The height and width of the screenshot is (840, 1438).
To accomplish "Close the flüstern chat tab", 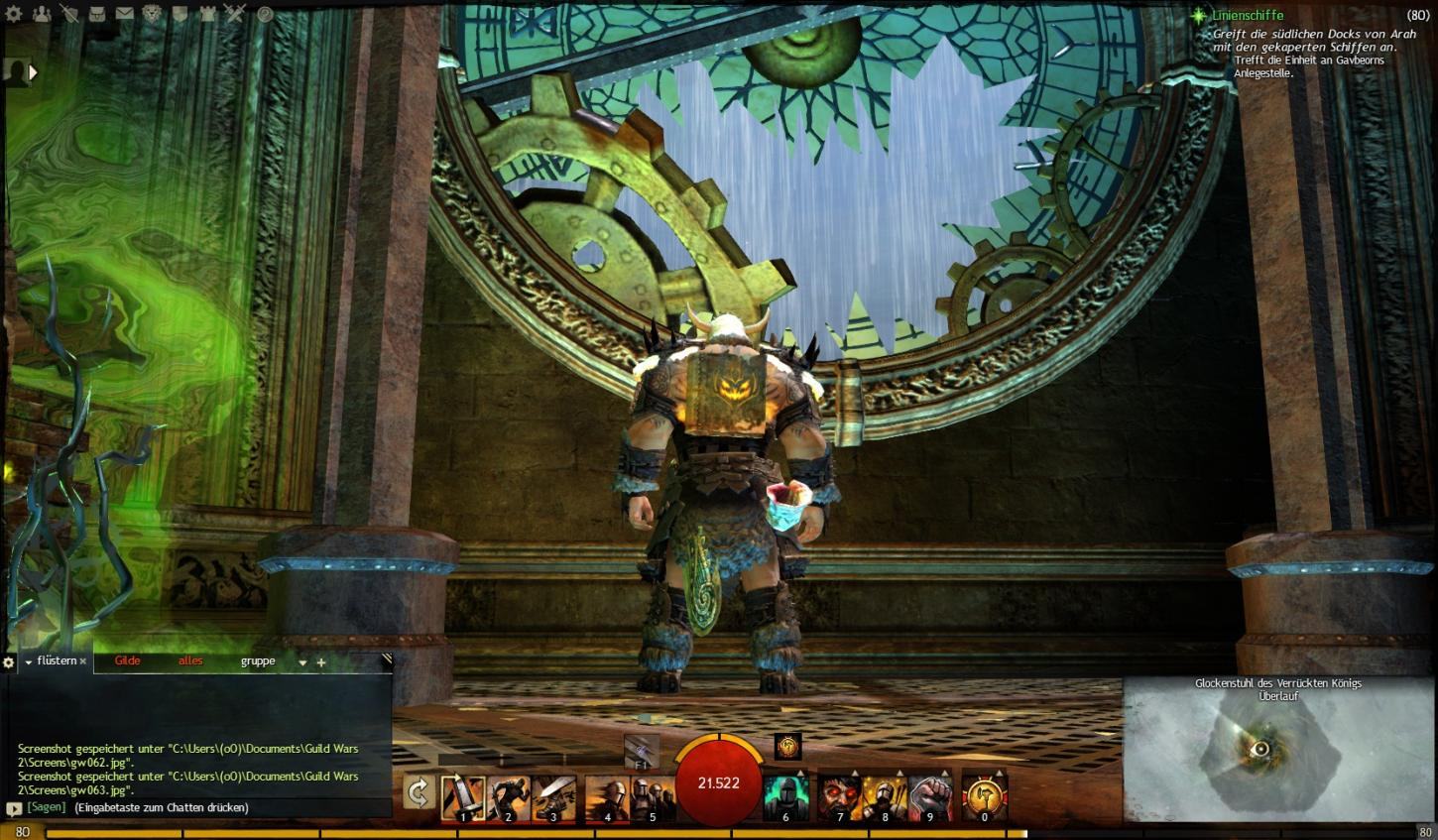I will (x=83, y=661).
